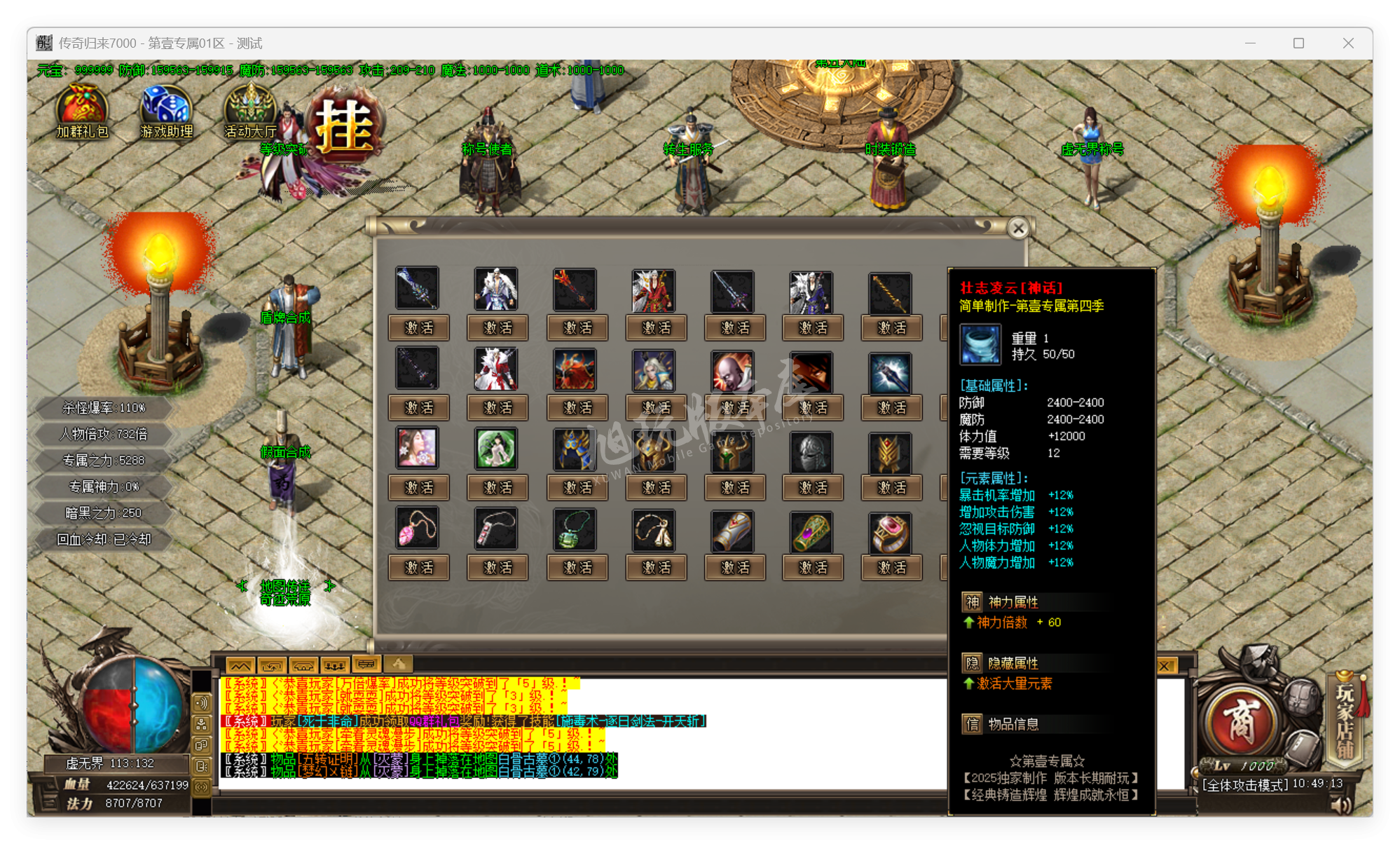Switch to the people icon chat tab
The width and height of the screenshot is (1400, 844).
click(x=336, y=665)
